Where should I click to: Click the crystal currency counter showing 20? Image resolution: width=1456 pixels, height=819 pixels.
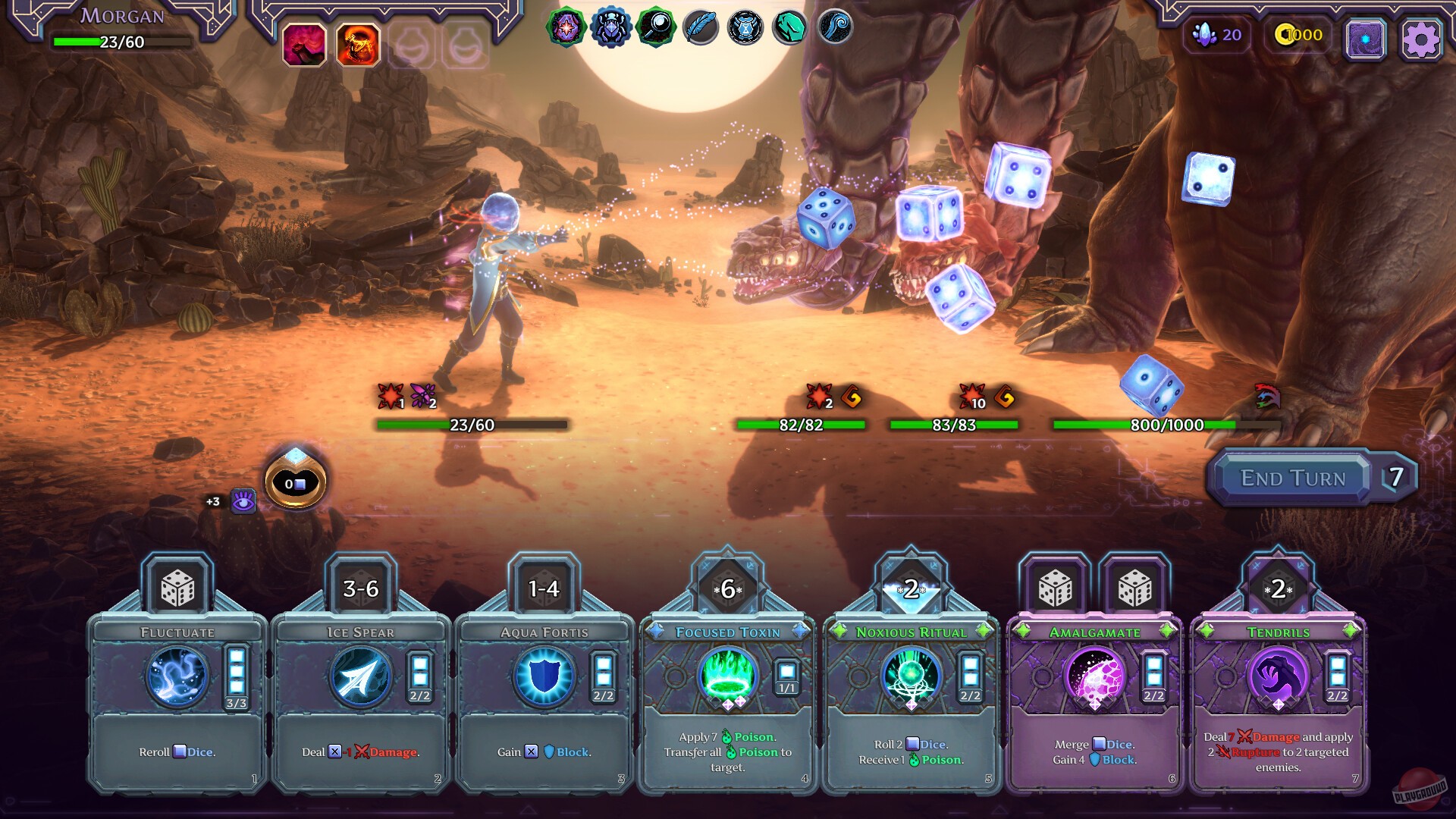[x=1217, y=35]
